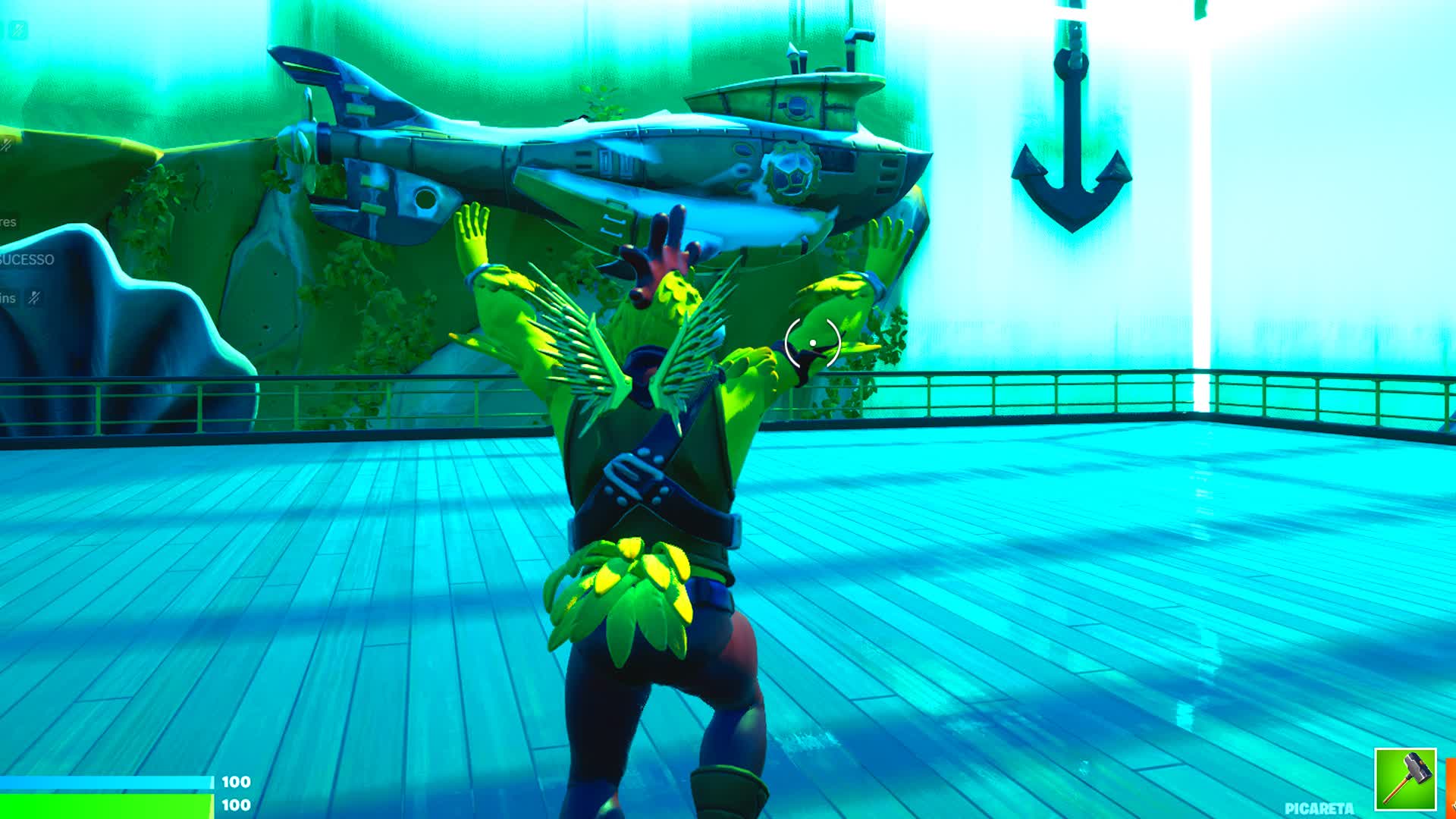
Task: Click the 'SUCESSO' notification text
Action: (25, 260)
